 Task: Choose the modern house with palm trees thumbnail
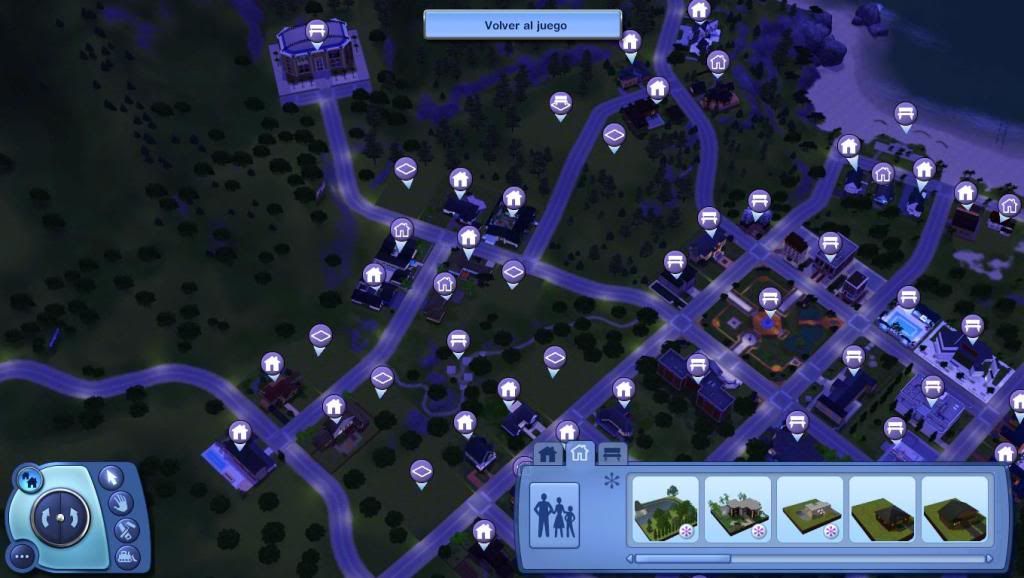point(738,509)
